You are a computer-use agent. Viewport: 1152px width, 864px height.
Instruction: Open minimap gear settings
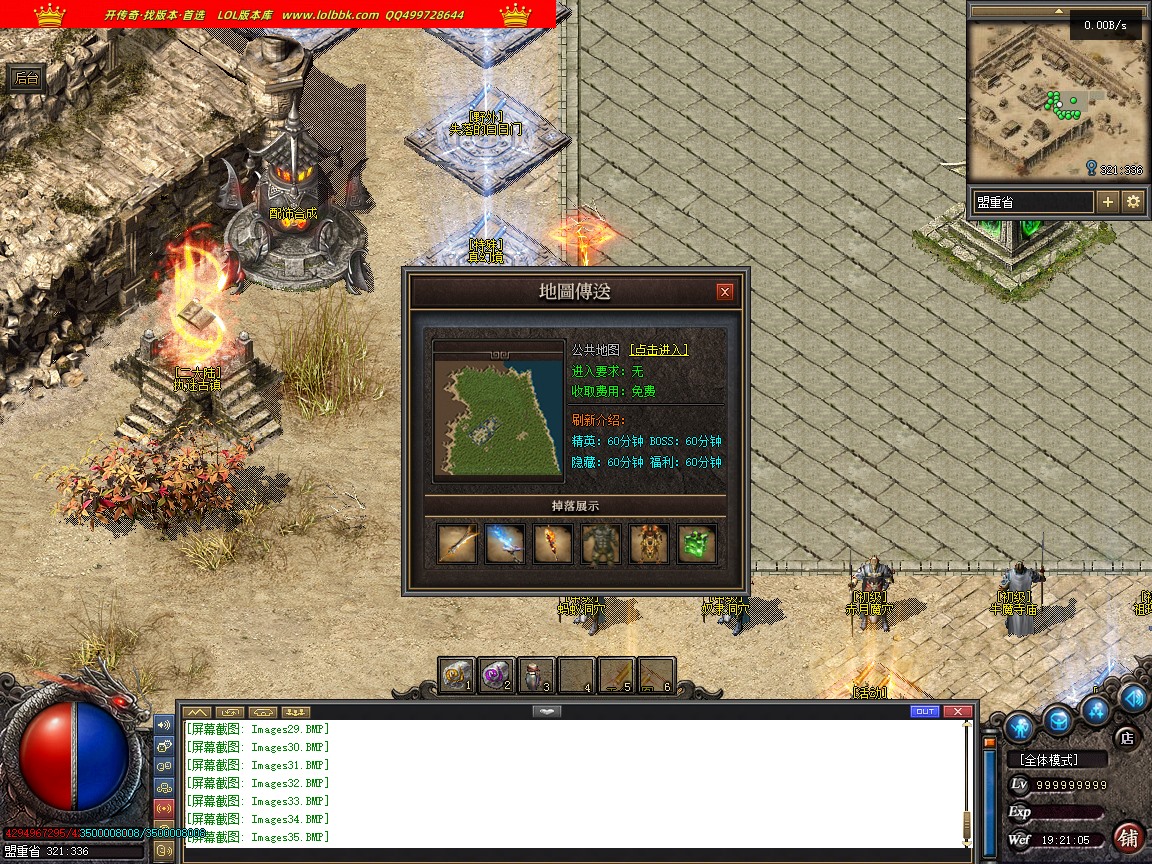(1133, 202)
